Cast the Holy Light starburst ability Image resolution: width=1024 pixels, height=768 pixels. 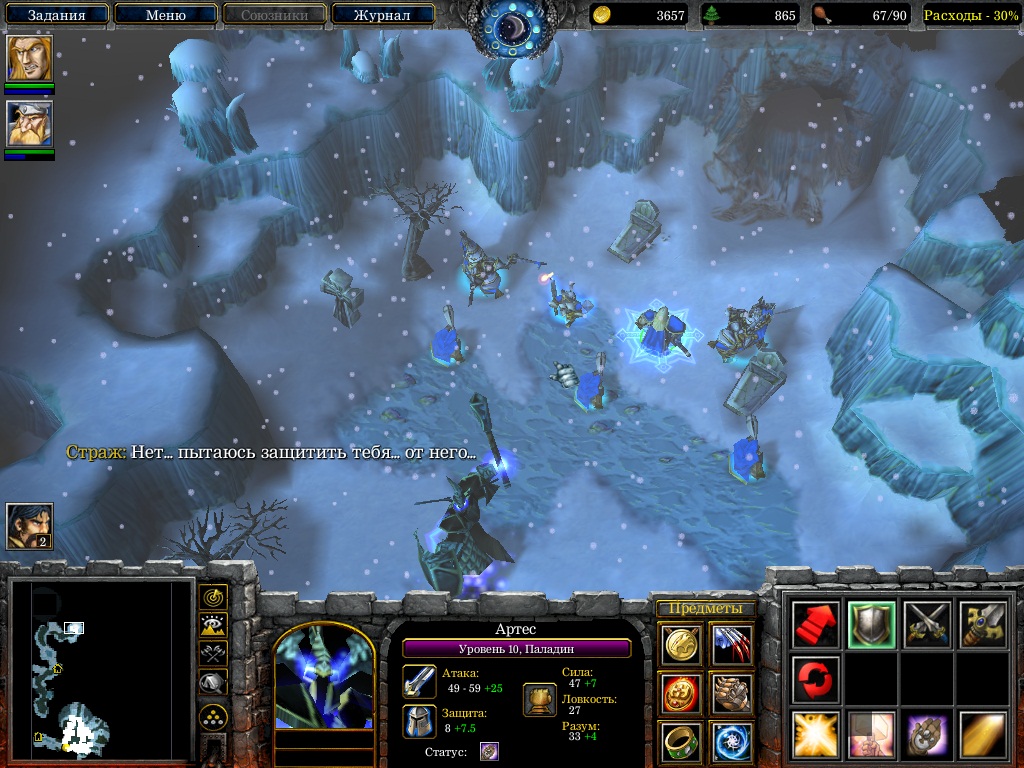point(815,734)
